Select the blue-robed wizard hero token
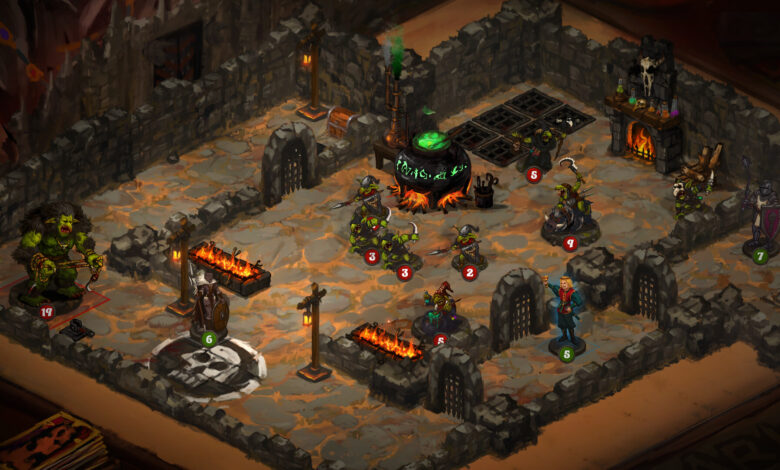The height and width of the screenshot is (470, 780). pos(566,314)
